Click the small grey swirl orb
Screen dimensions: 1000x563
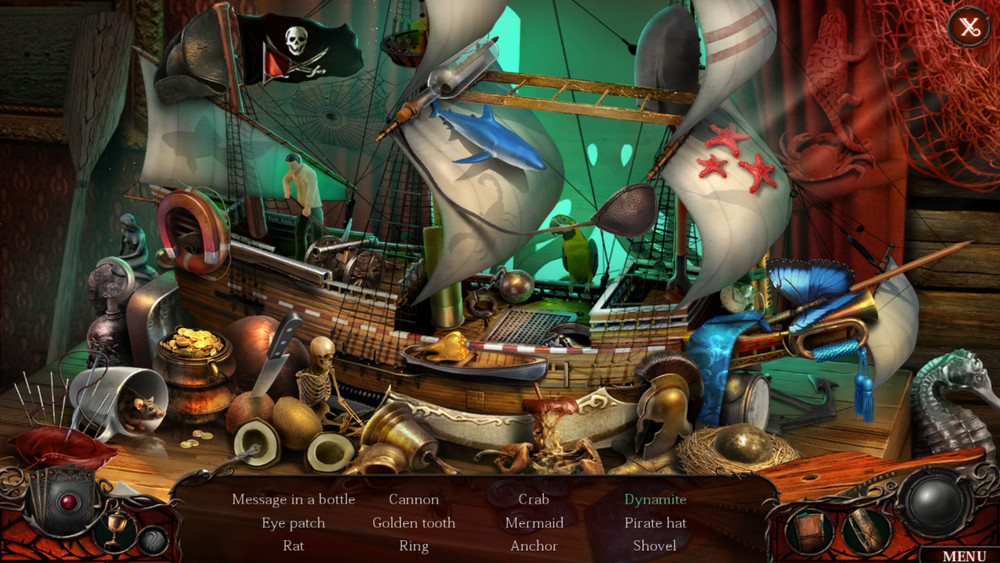click(152, 540)
